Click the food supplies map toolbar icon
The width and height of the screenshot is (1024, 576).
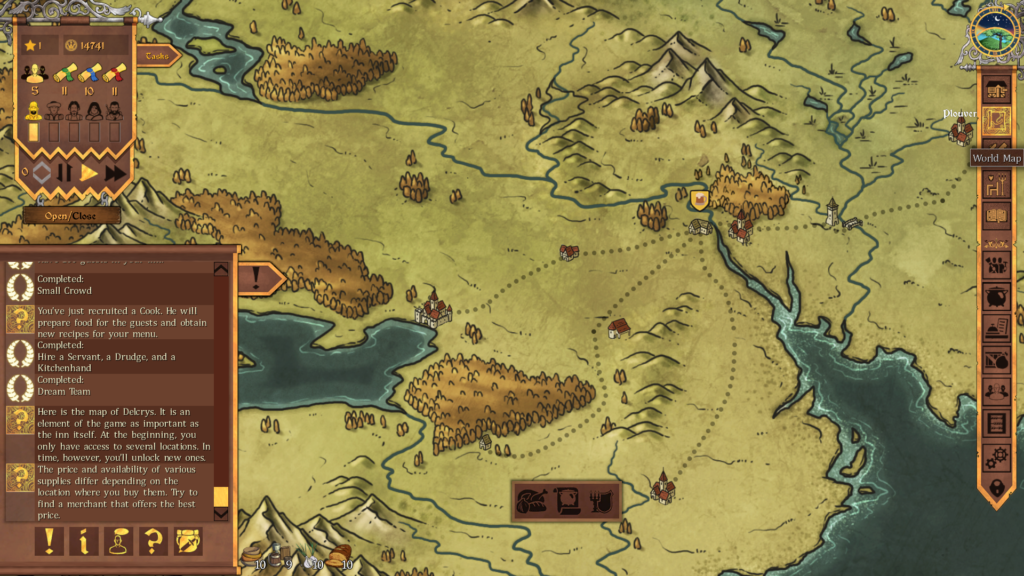pos(532,499)
